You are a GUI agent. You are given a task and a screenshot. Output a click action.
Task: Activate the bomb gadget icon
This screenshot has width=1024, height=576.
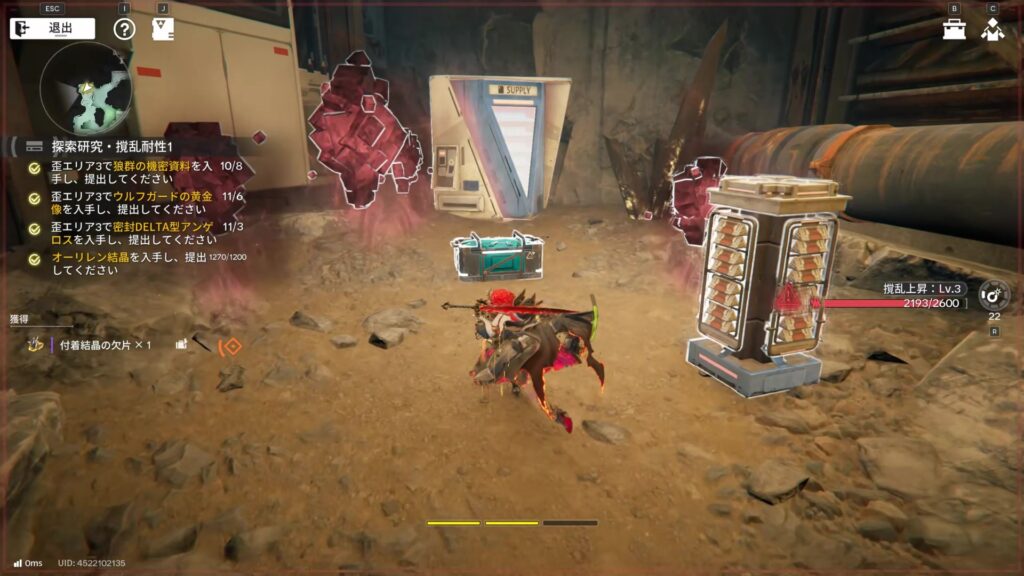coord(993,294)
